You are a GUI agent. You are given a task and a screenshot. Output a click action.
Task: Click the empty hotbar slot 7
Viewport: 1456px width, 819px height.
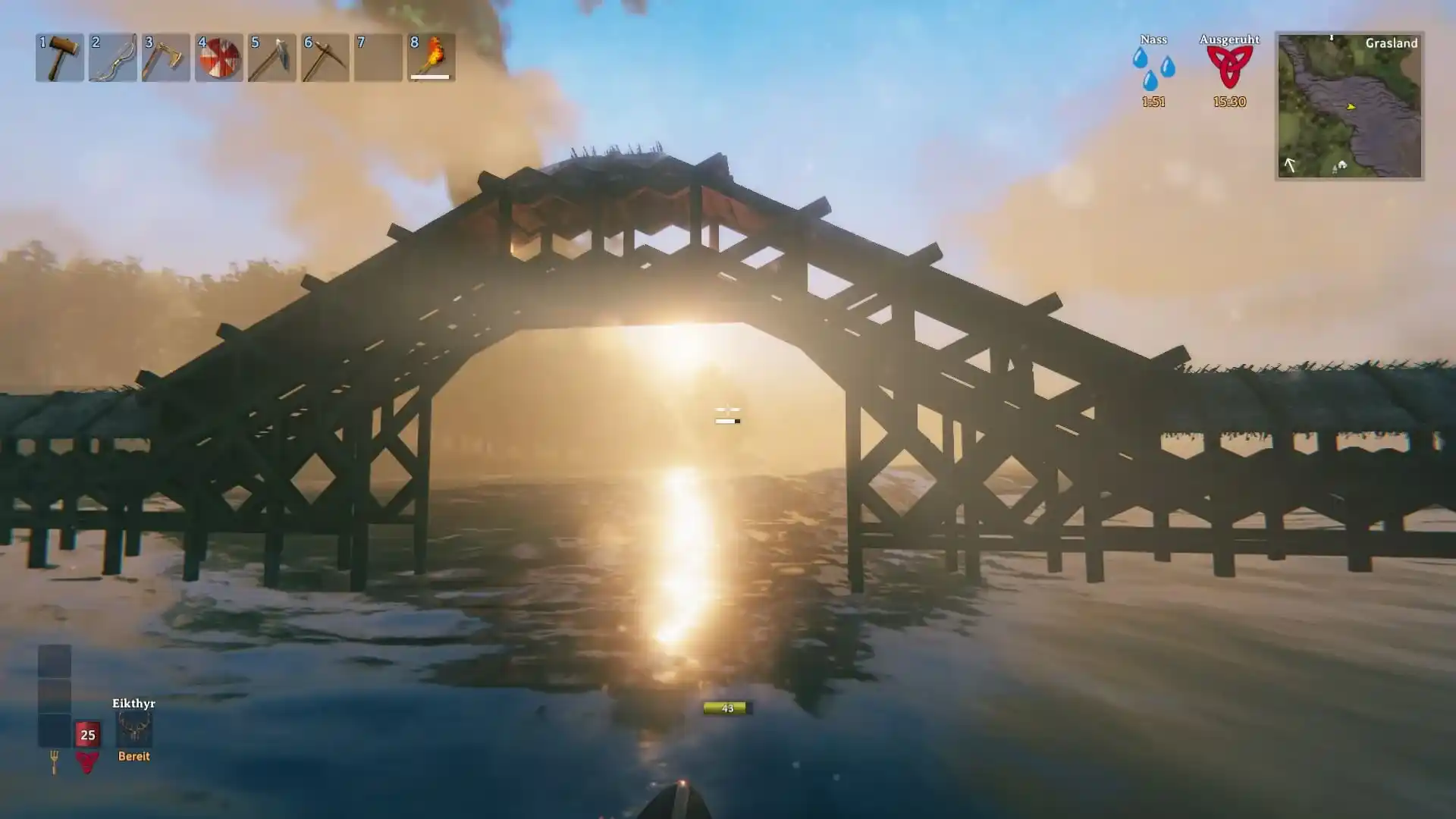(378, 57)
